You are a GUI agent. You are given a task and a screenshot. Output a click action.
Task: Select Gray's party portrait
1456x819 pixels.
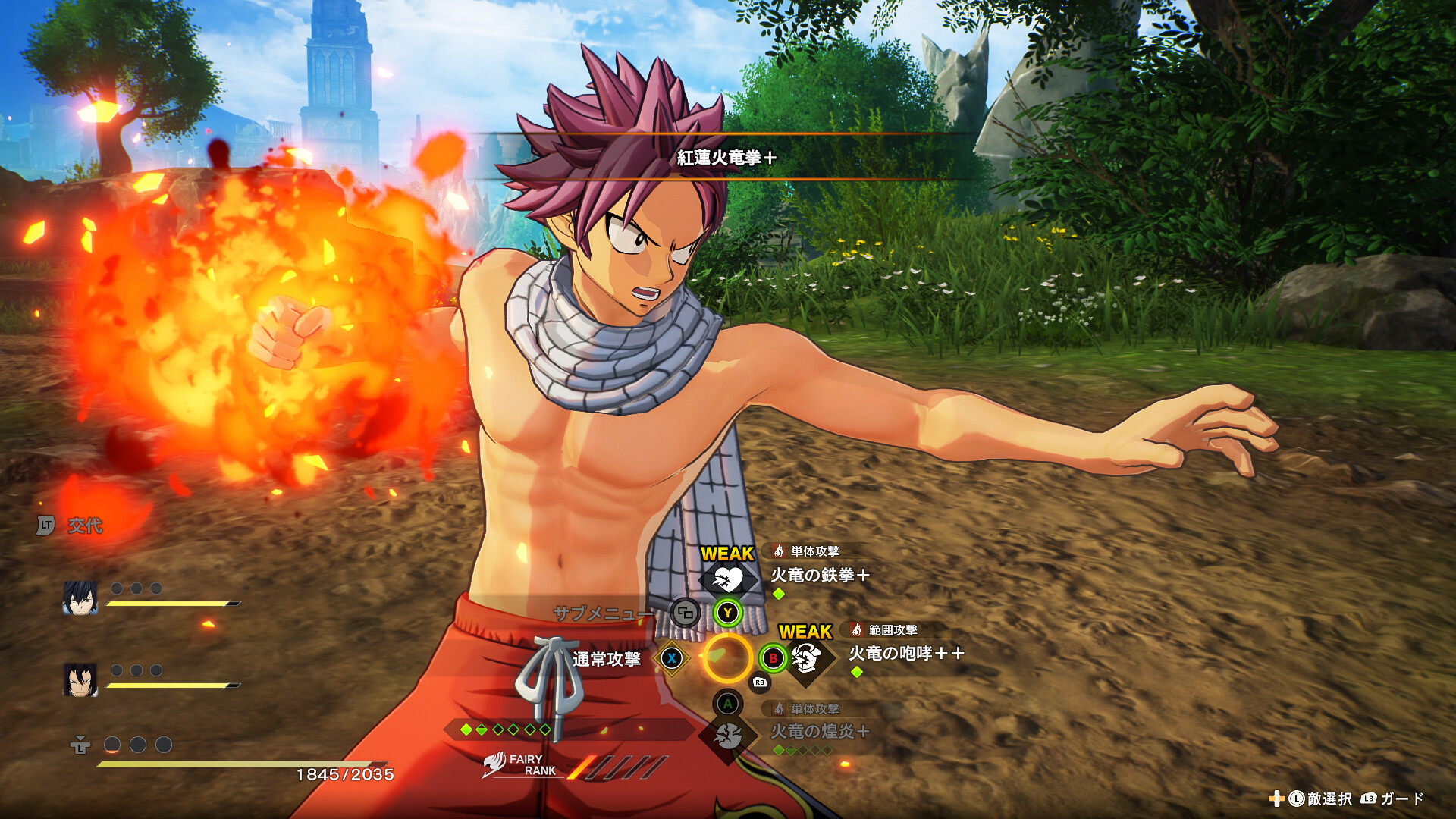80,598
